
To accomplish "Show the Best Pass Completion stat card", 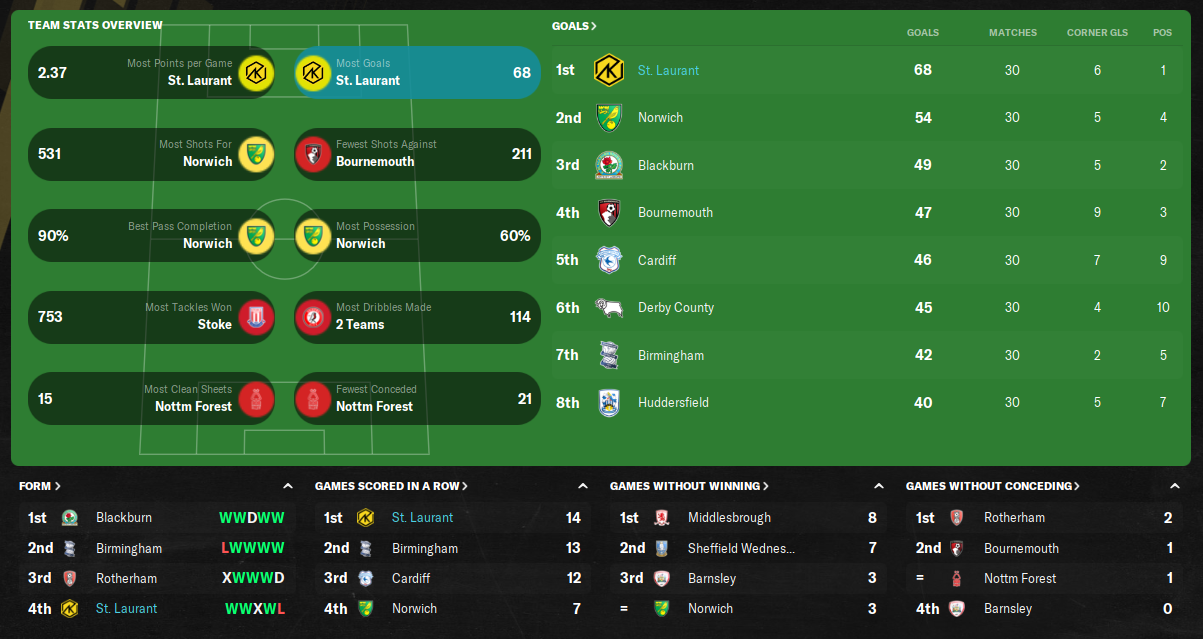I will coord(151,235).
